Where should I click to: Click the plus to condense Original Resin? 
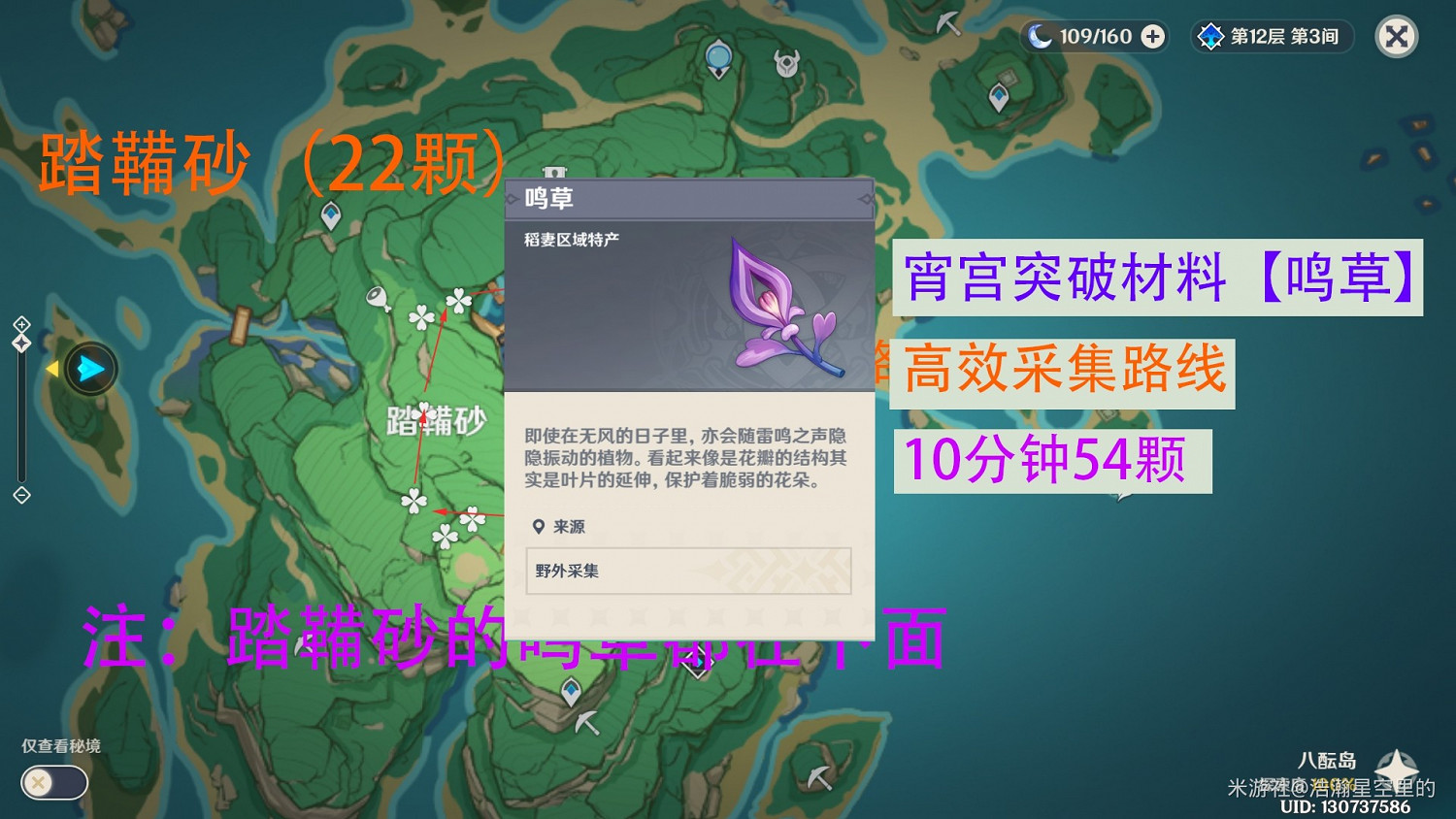click(1151, 36)
